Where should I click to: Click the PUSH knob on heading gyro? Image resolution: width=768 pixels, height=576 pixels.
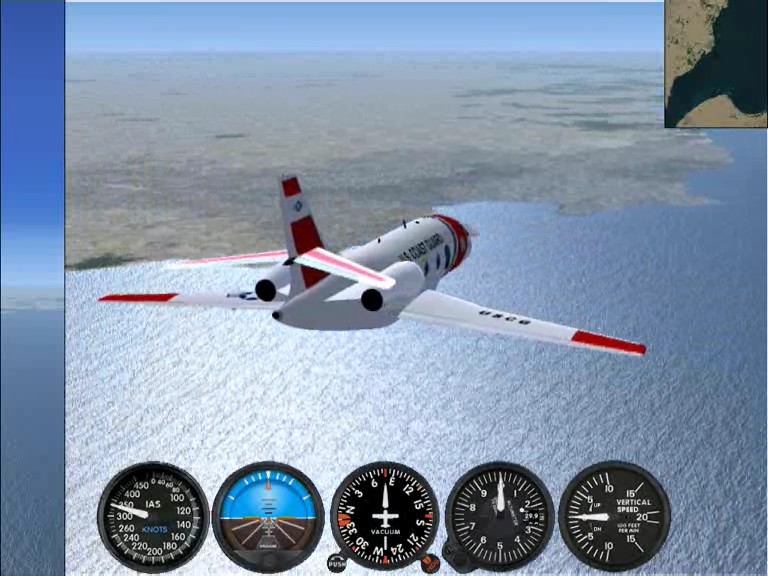pyautogui.click(x=337, y=563)
